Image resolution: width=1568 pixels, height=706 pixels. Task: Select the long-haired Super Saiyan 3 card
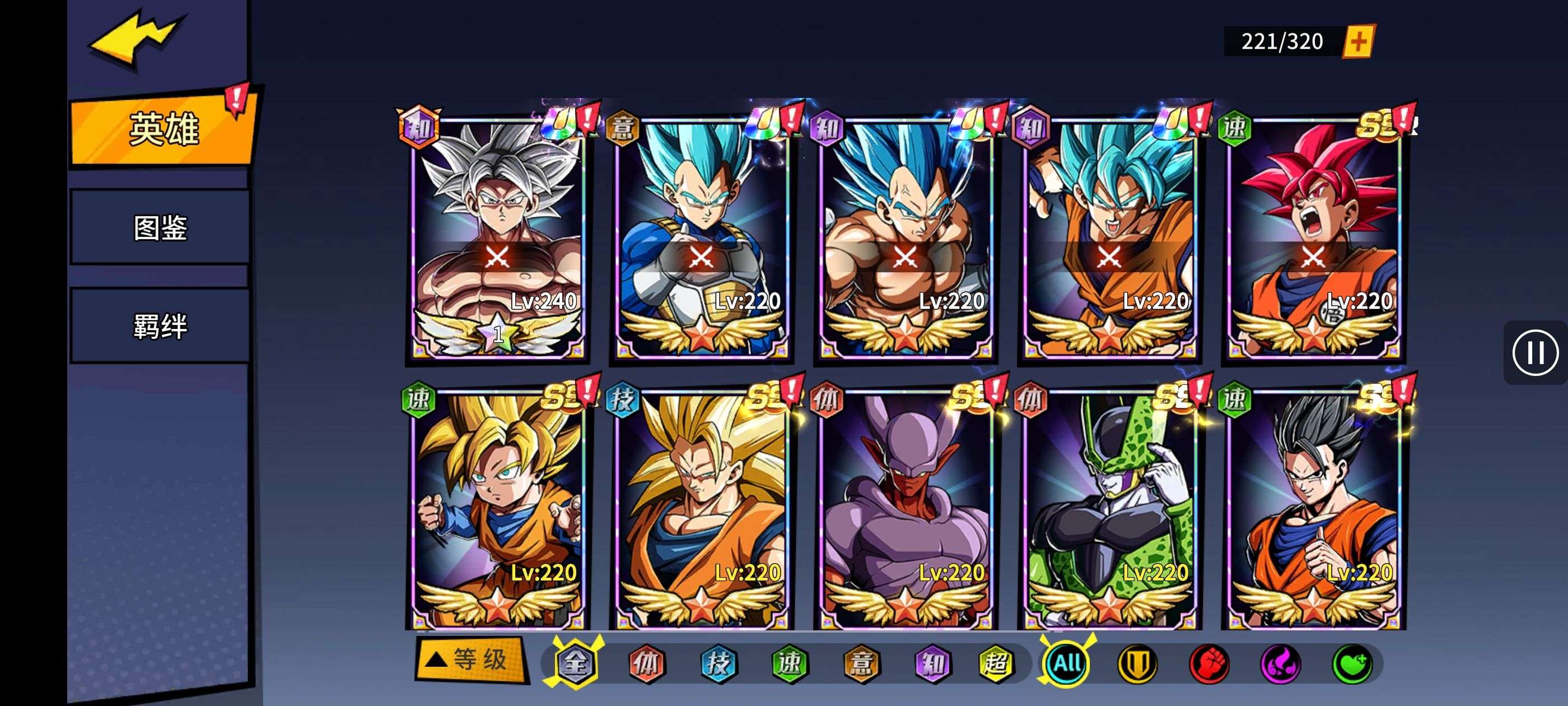(701, 509)
